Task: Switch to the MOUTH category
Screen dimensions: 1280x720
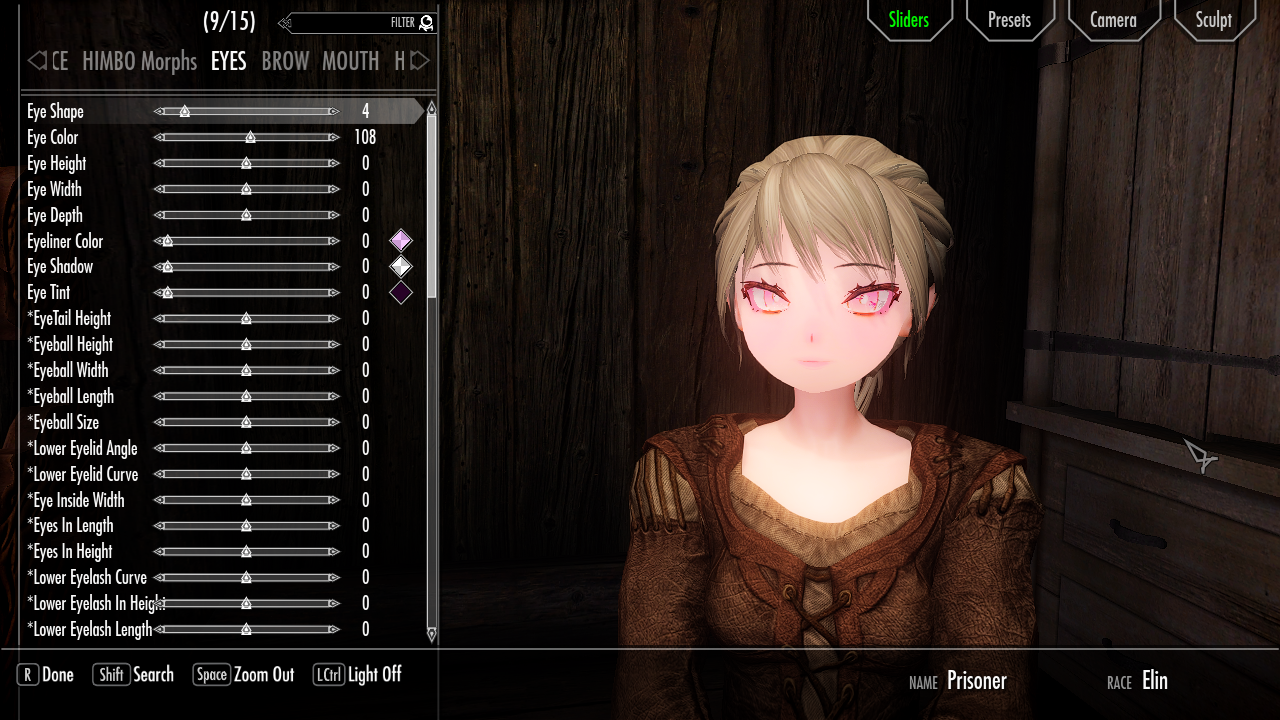Action: (x=351, y=61)
